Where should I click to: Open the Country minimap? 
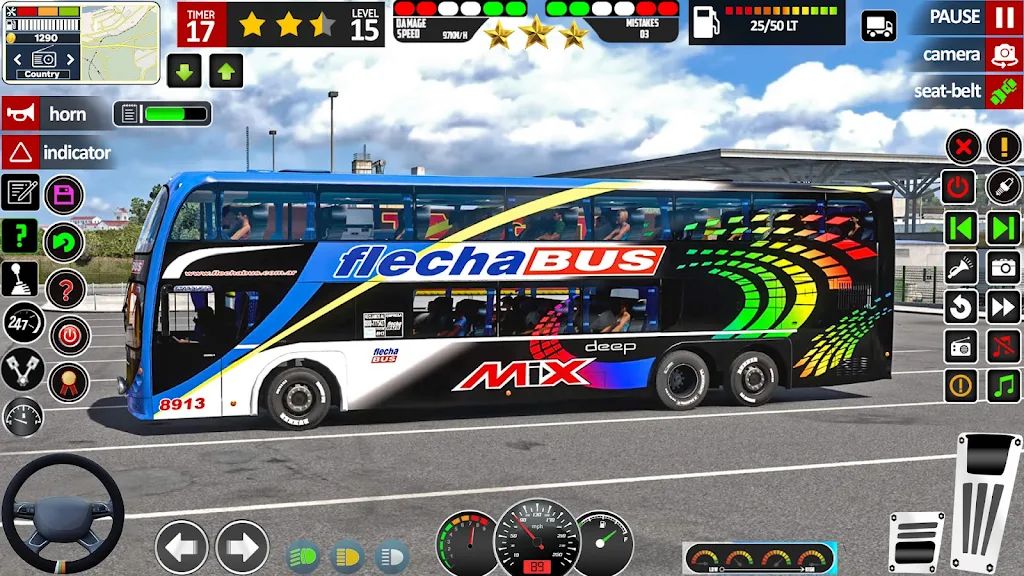click(x=81, y=42)
